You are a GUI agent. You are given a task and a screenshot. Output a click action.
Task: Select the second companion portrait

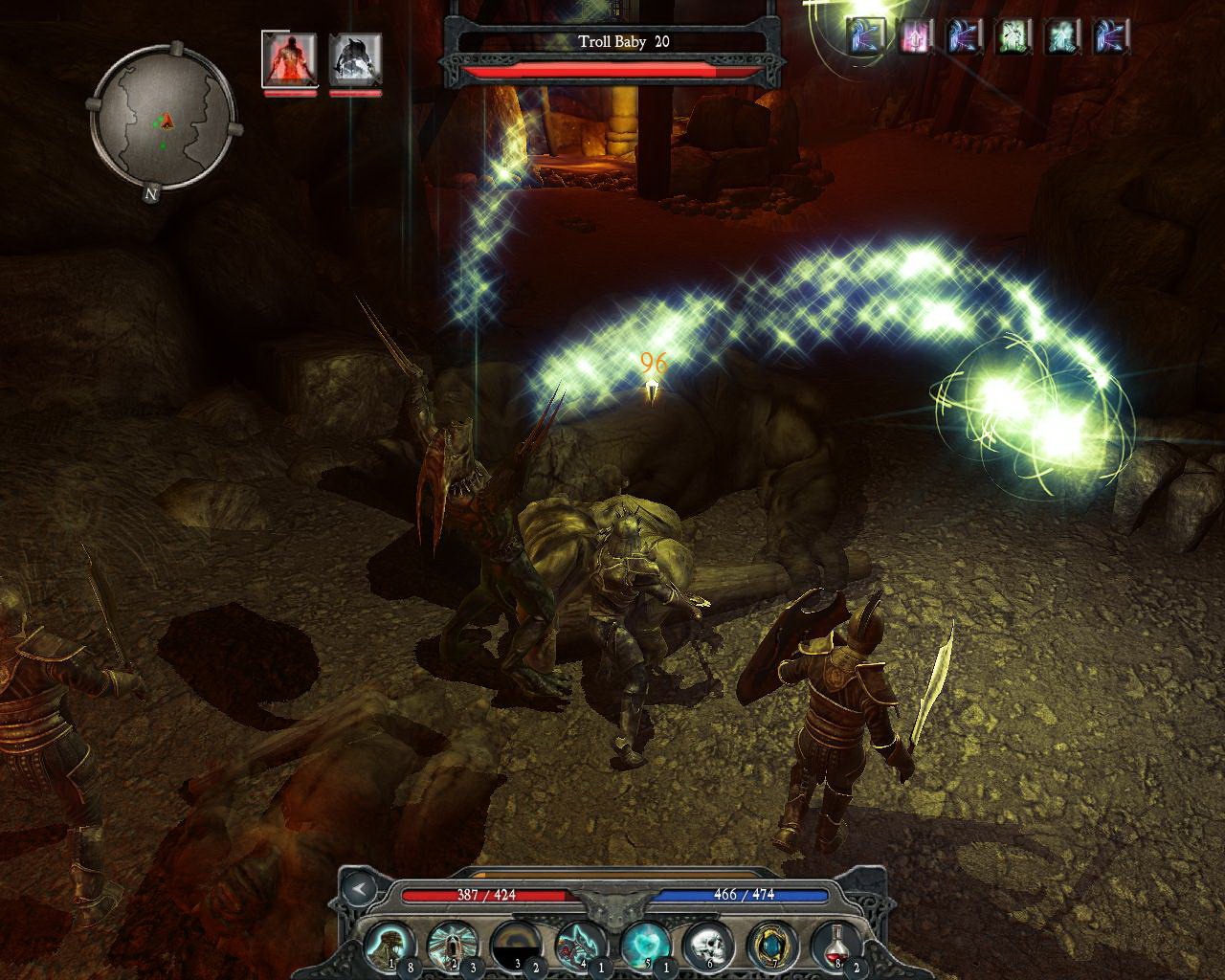pos(356,60)
